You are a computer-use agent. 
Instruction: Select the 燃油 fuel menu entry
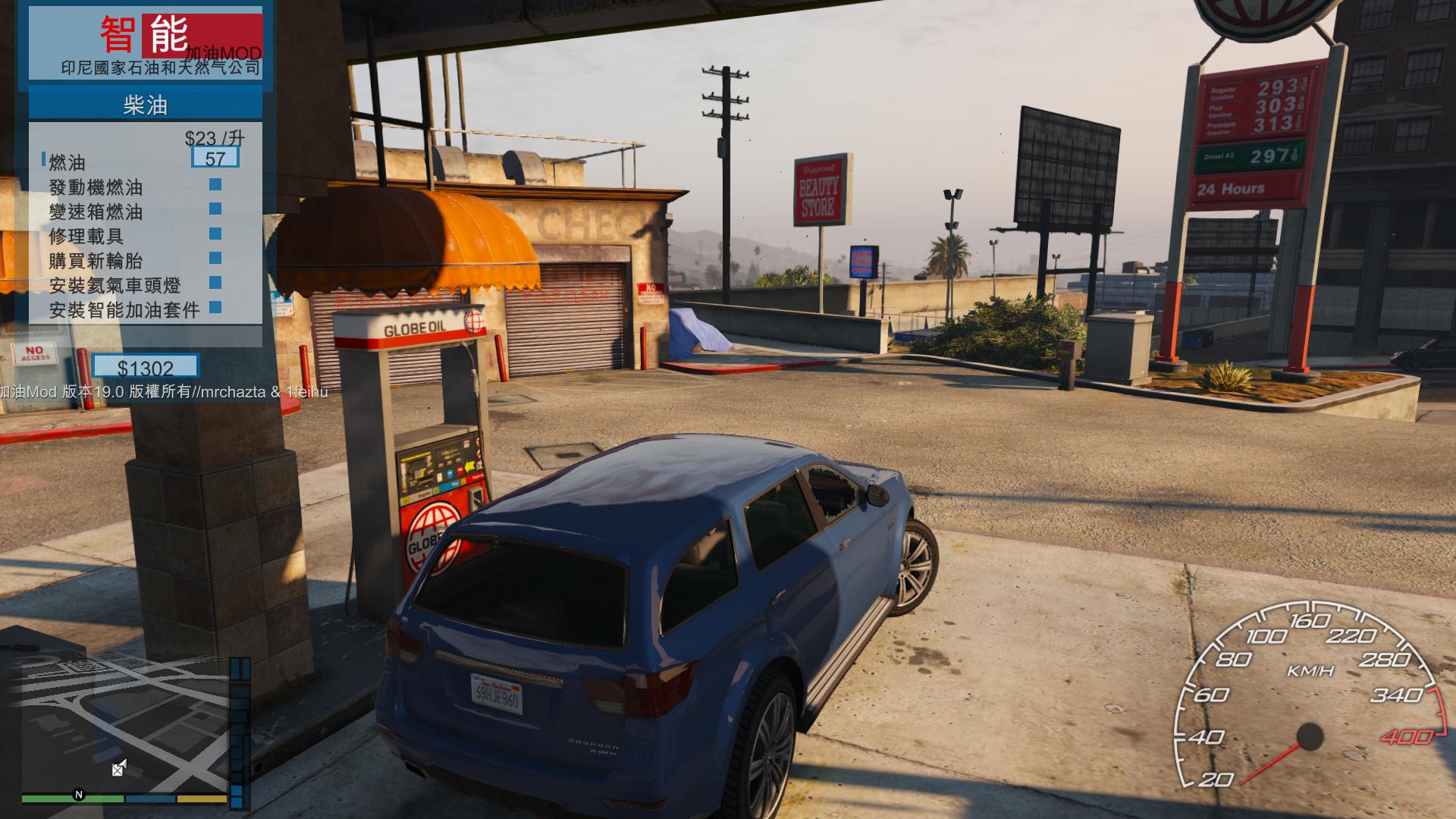click(67, 162)
